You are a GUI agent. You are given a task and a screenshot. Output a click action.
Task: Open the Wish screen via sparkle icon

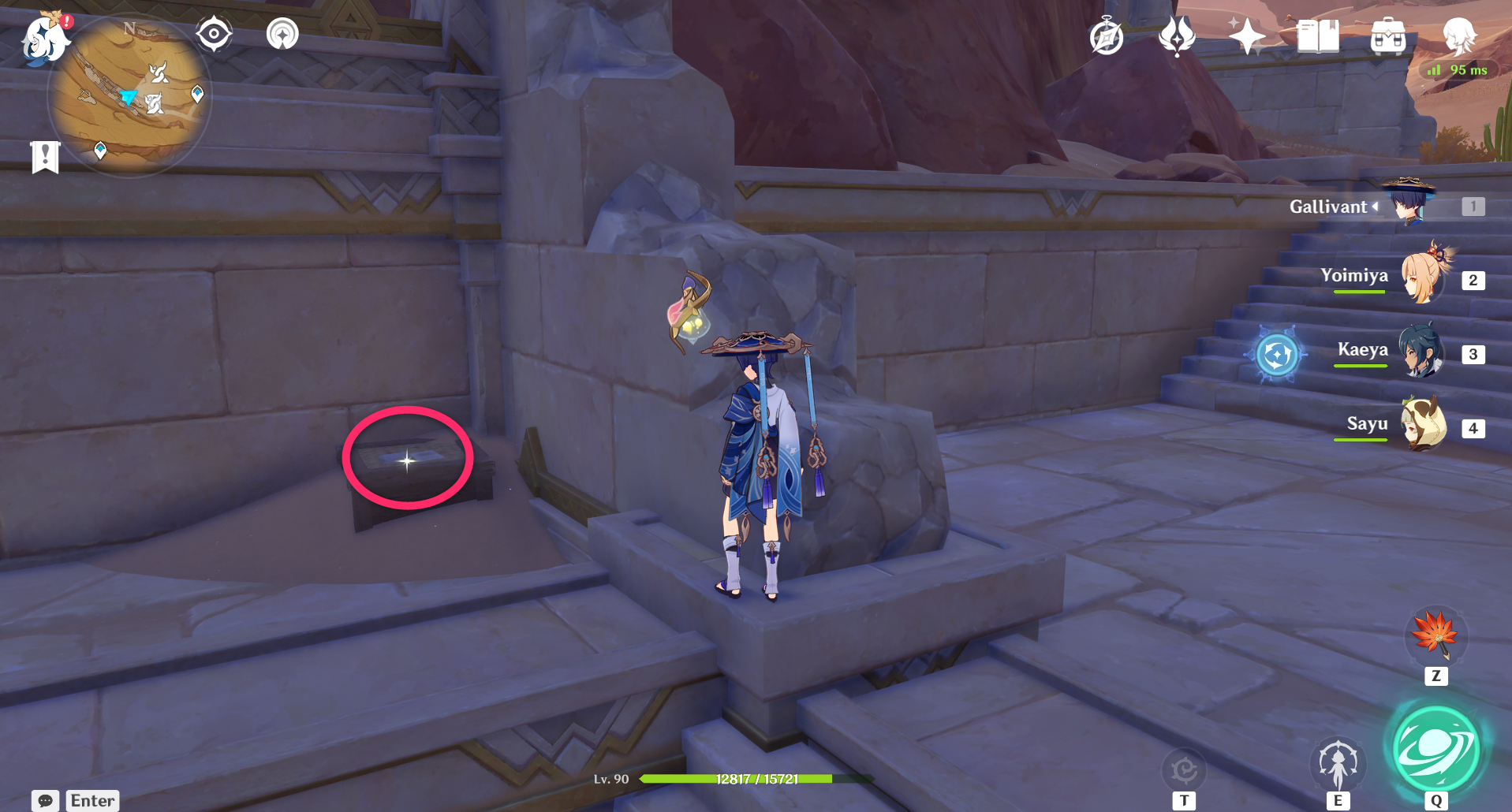pyautogui.click(x=1247, y=35)
